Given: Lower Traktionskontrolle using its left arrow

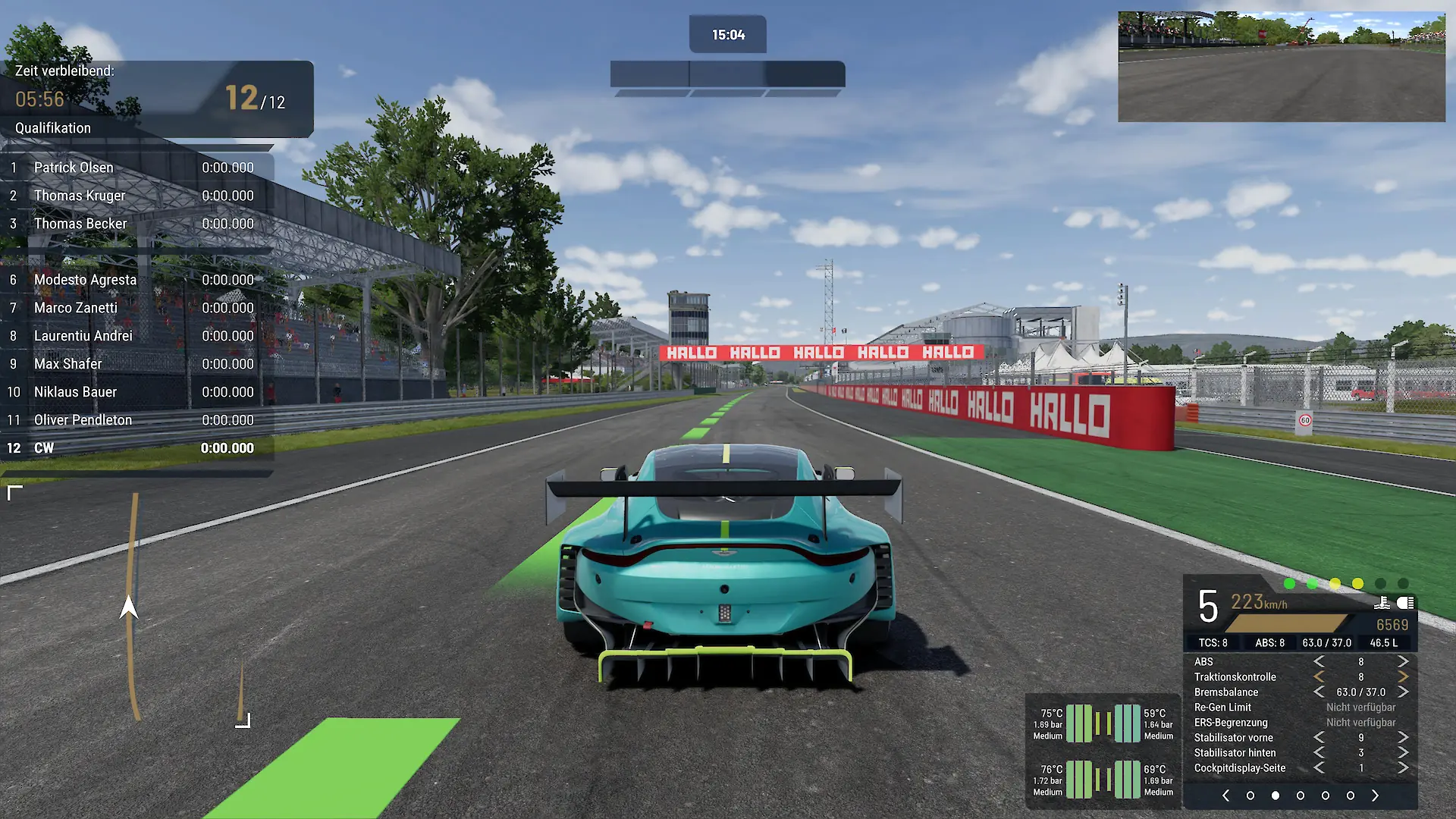Looking at the screenshot, I should tap(1319, 677).
